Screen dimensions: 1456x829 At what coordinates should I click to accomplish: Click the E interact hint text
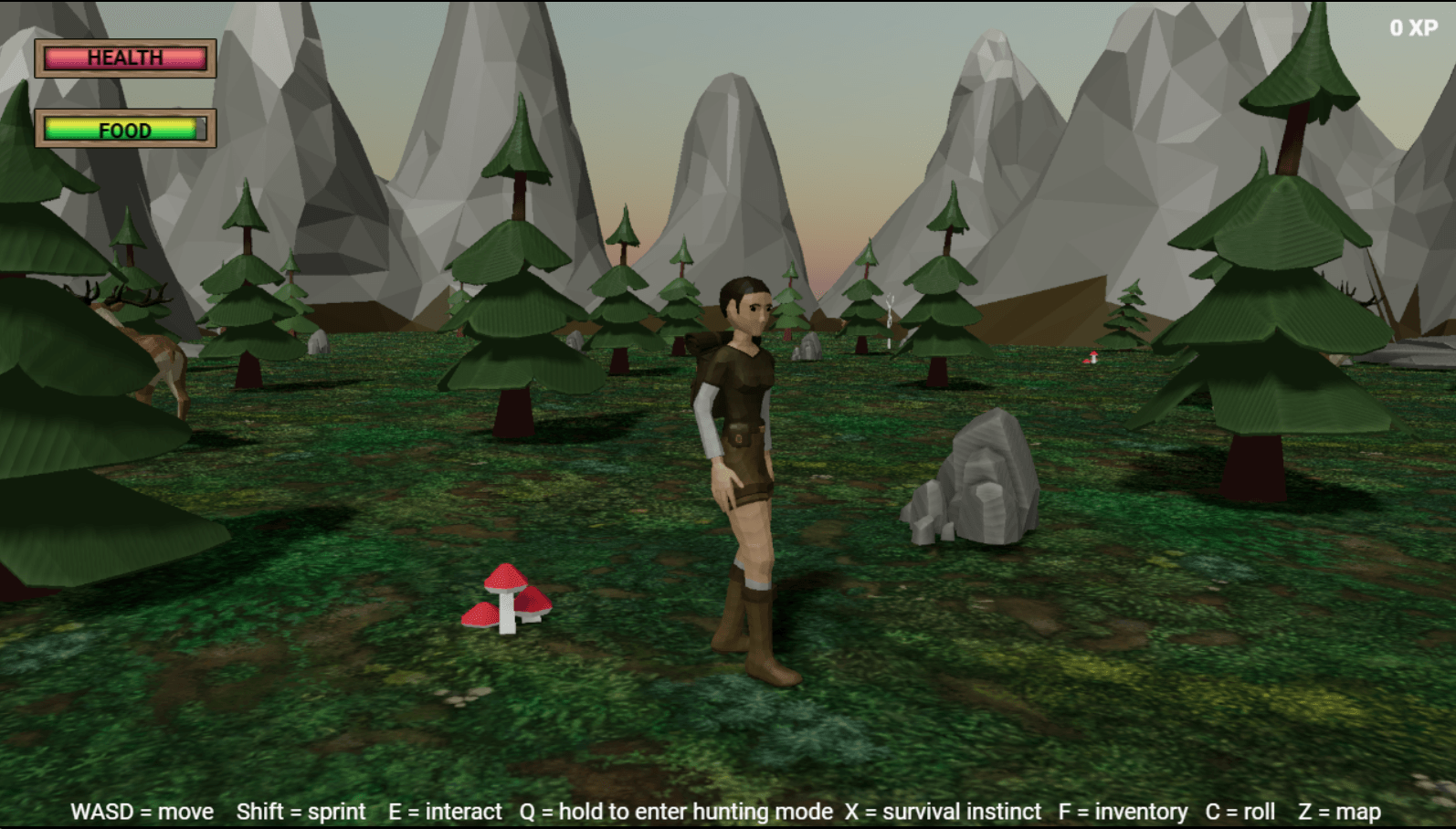click(x=445, y=811)
